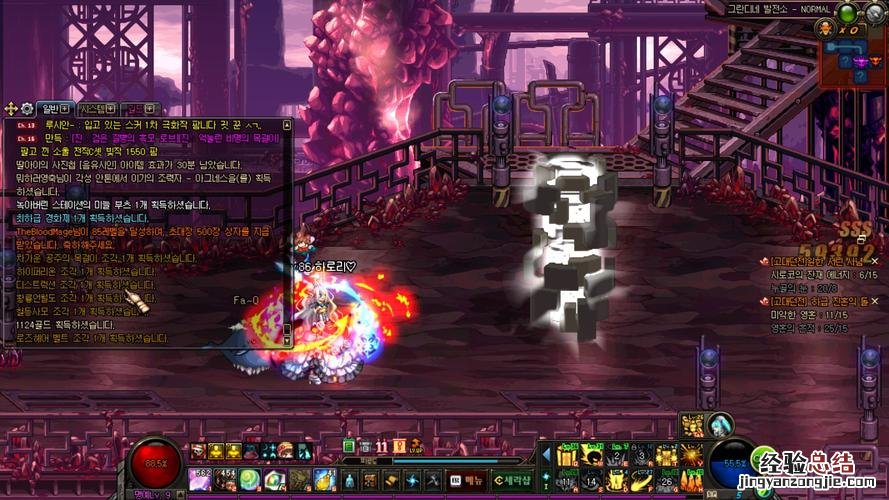
Task: Open chat settings gear icon
Action: pos(26,108)
